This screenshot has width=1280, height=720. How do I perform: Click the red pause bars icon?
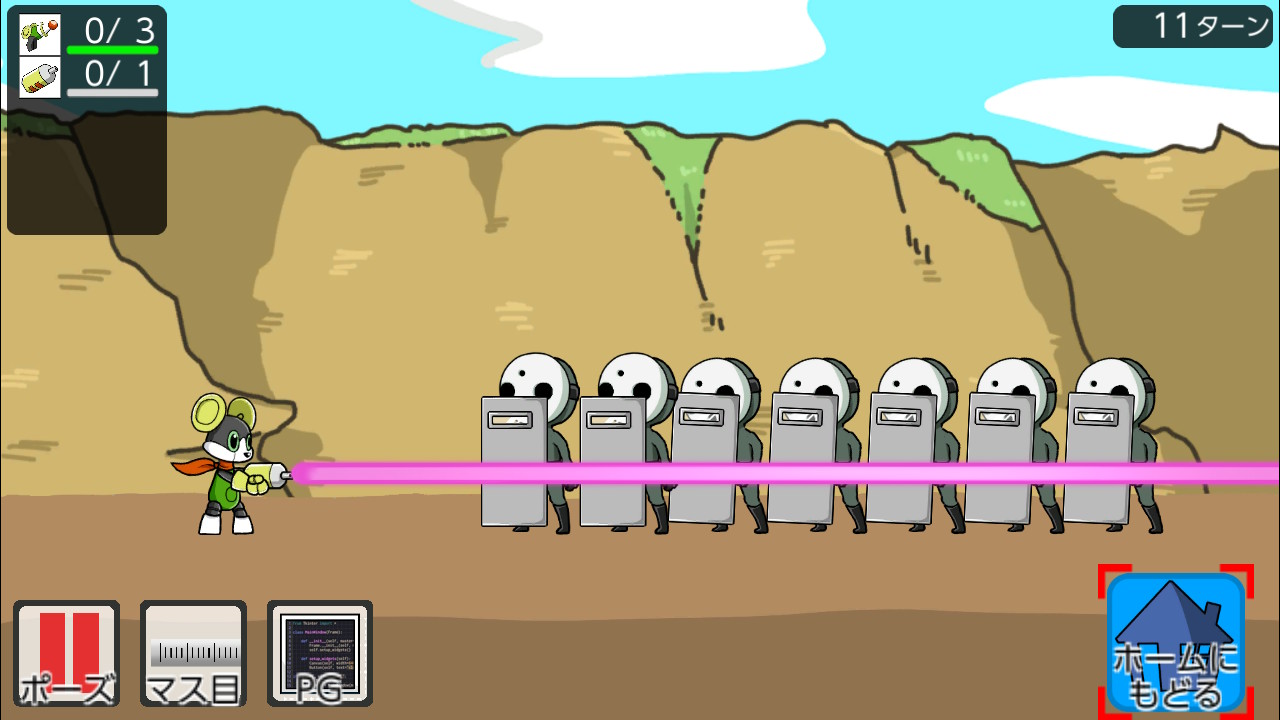65,645
